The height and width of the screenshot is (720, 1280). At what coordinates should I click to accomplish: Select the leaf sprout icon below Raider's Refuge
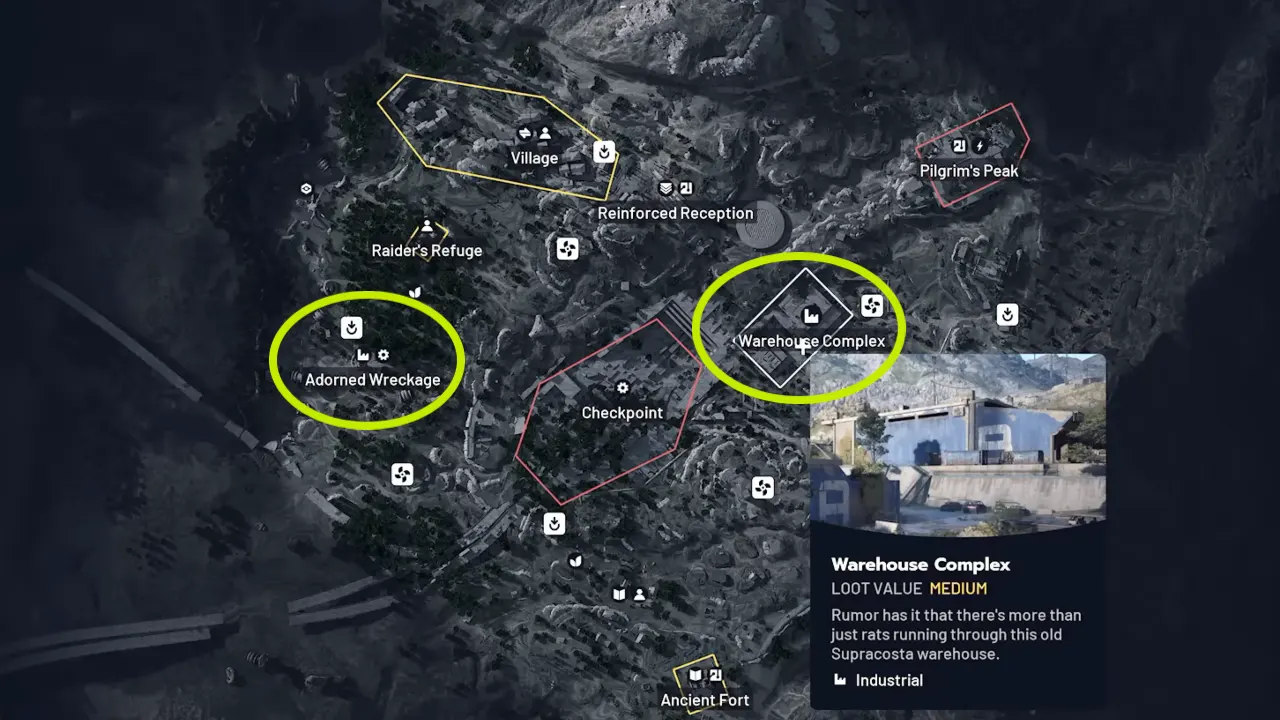pos(414,294)
